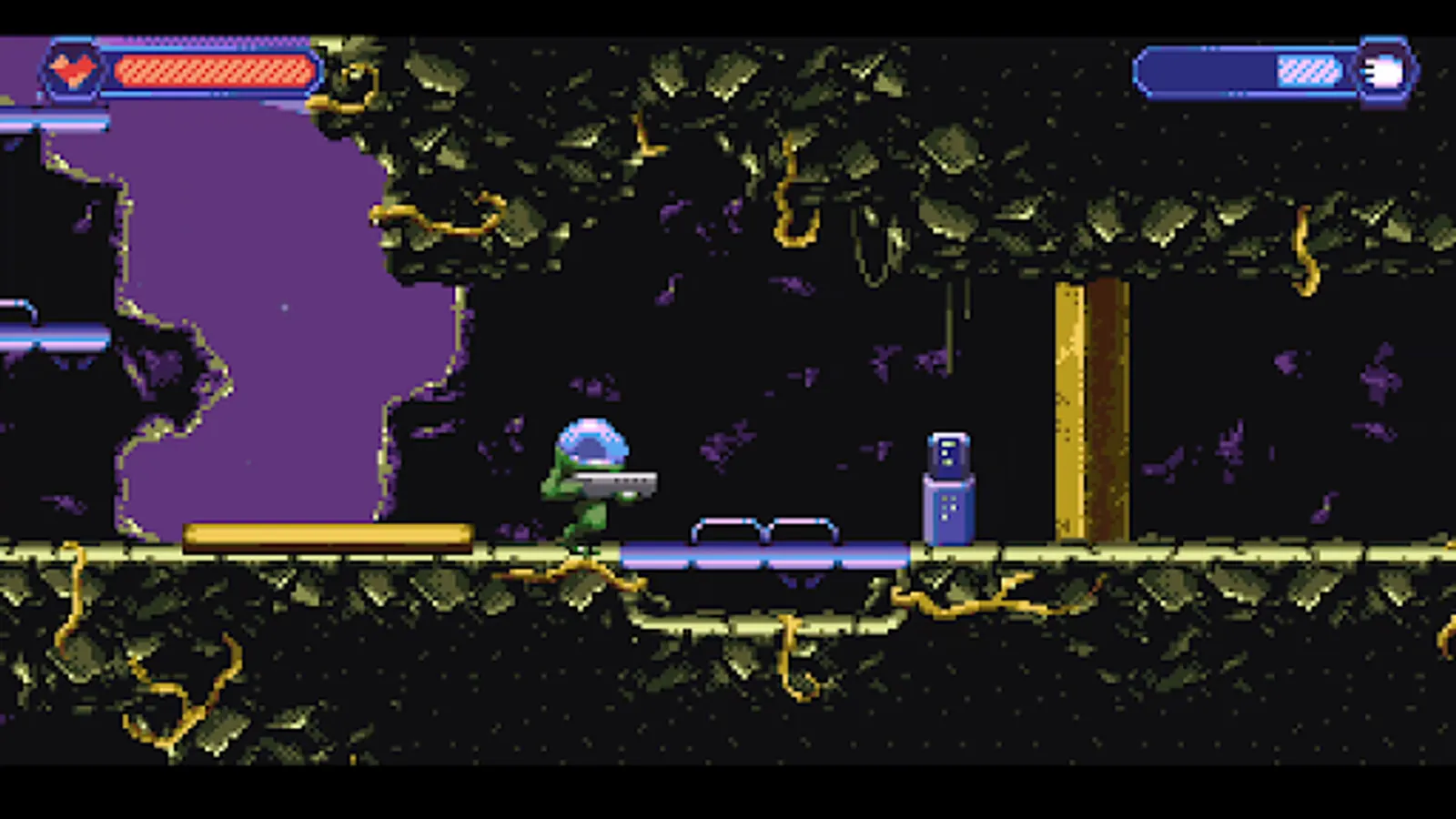Viewport: 1456px width, 819px height.
Task: Toggle the hatched segment of the weapon bar
Action: (x=1306, y=68)
